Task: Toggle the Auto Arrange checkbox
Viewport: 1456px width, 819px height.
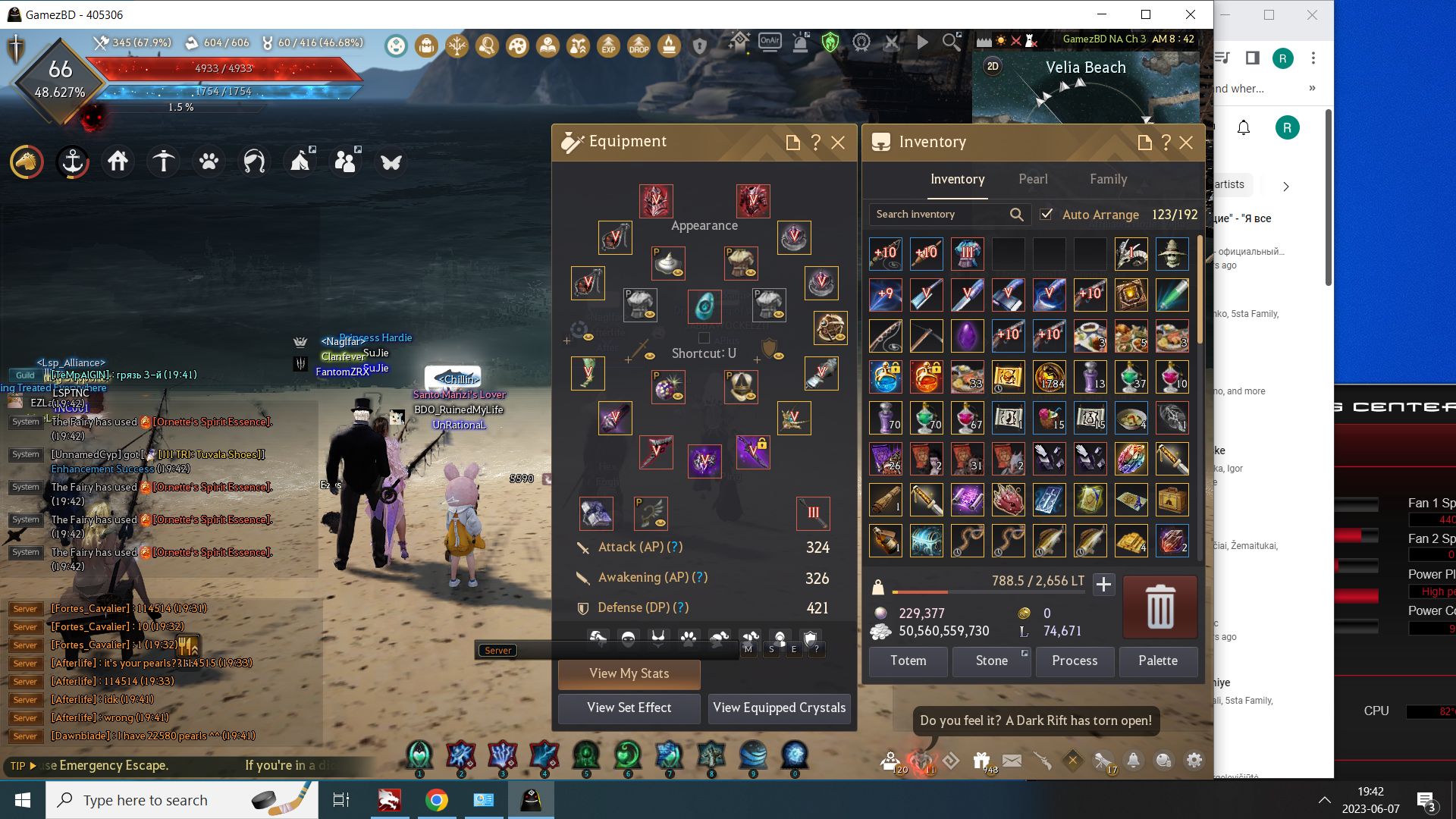Action: (x=1046, y=215)
